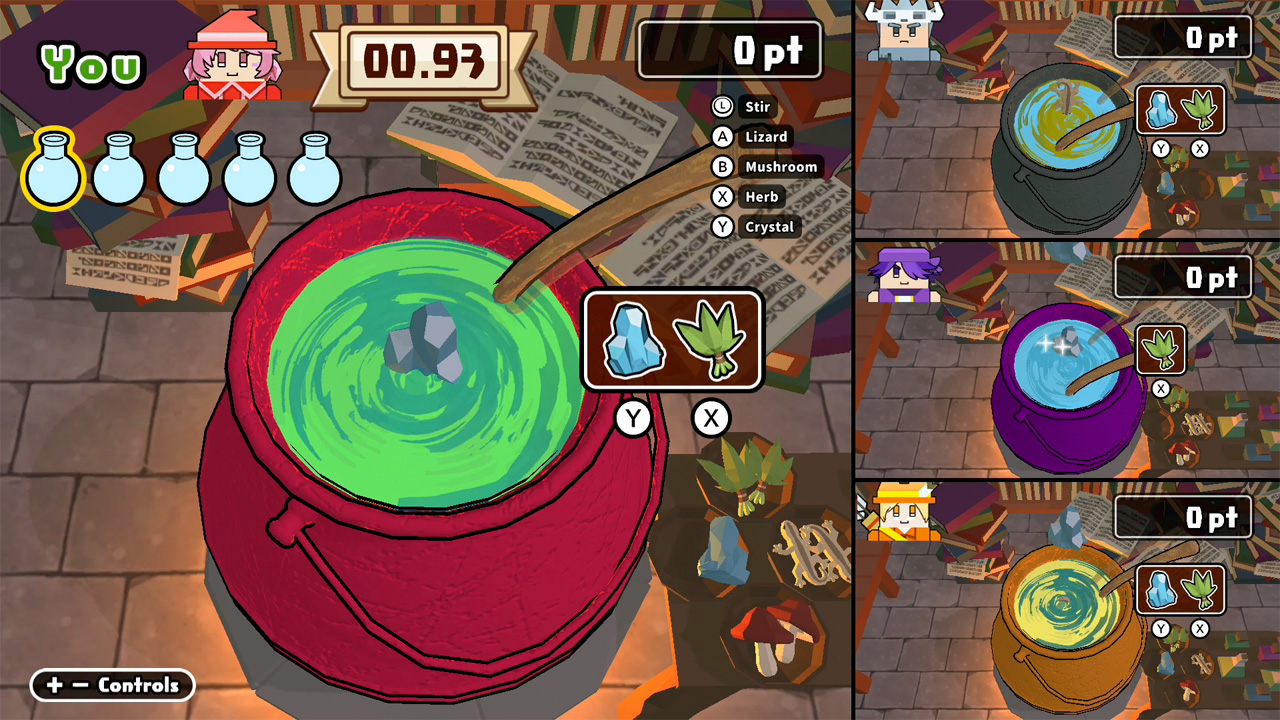1280x720 pixels.
Task: Click the Herb label in the controls legend
Action: pyautogui.click(x=760, y=197)
